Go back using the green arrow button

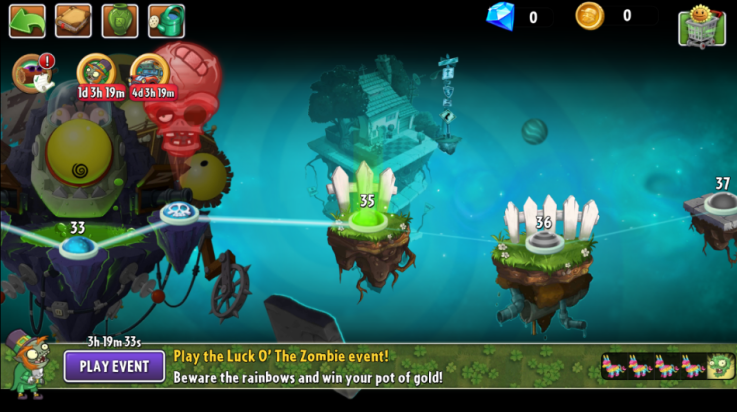click(27, 20)
